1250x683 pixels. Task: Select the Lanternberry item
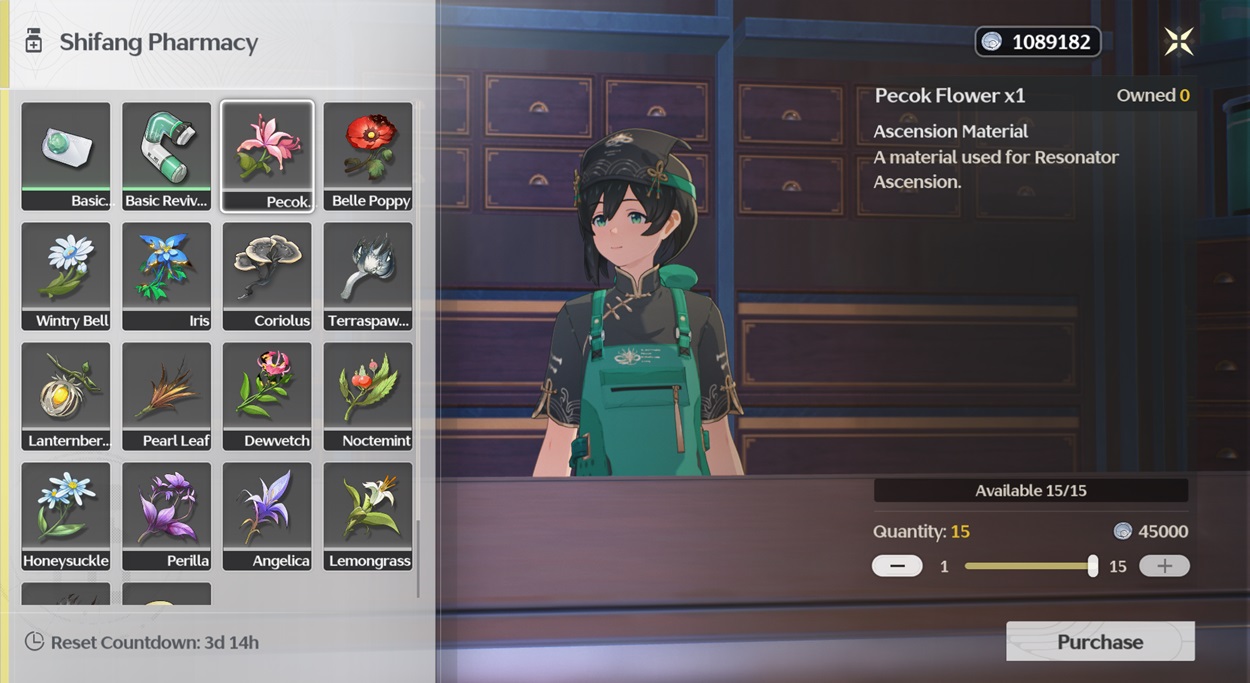66,395
